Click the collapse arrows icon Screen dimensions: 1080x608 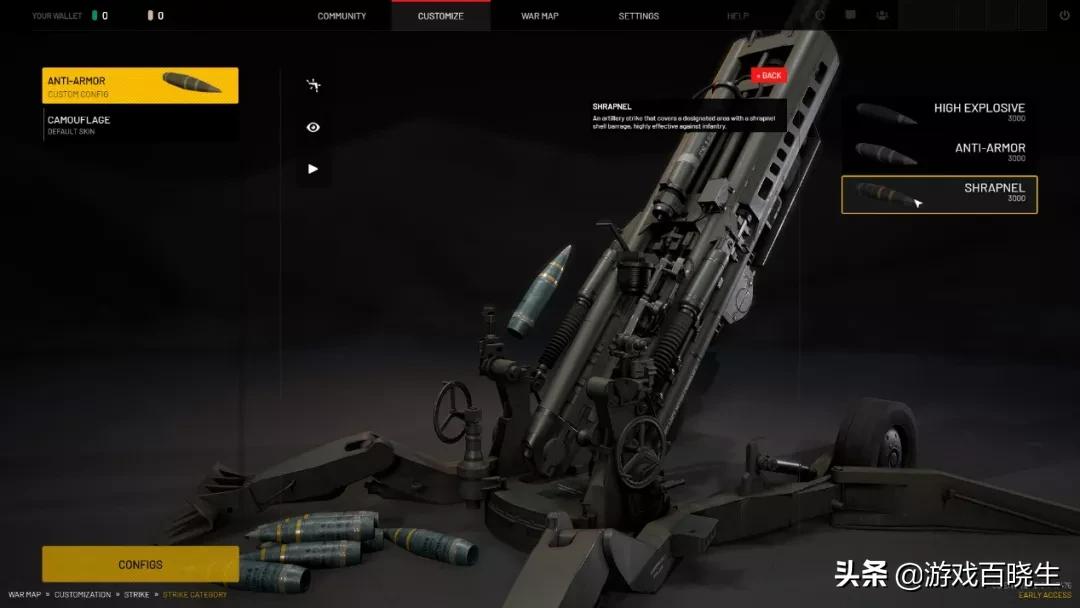313,86
